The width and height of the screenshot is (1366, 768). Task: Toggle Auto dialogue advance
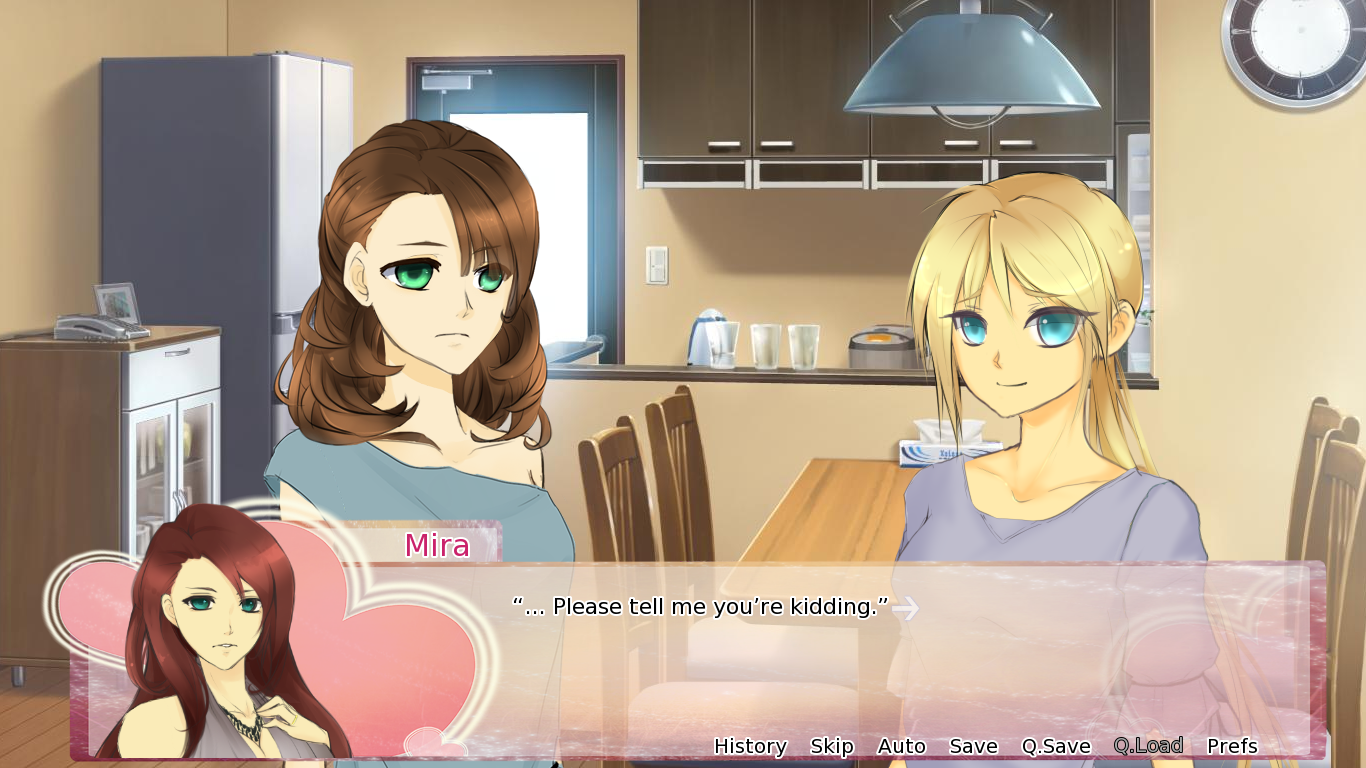901,746
